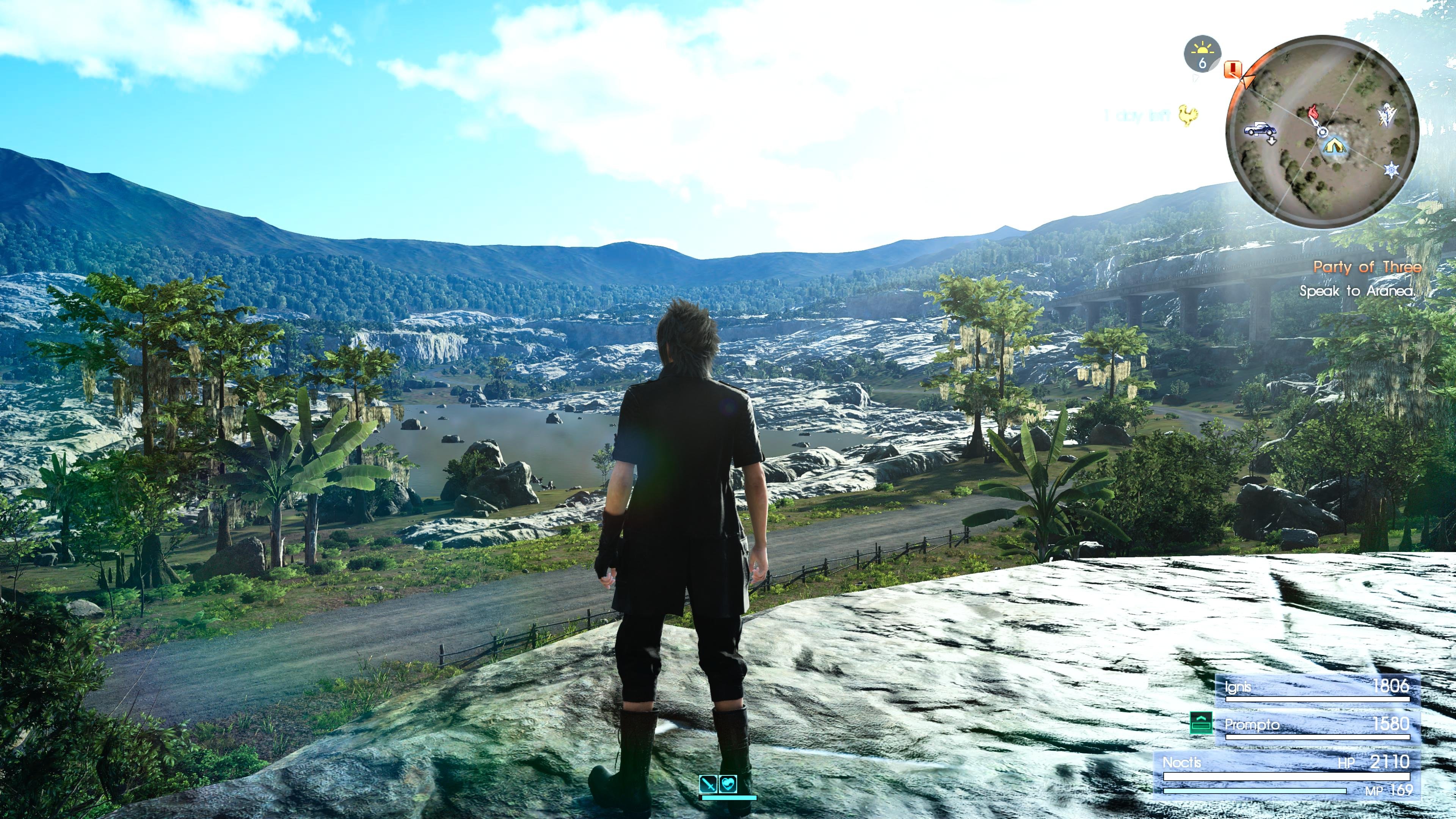This screenshot has width=1456, height=819.
Task: Click the snowflake marker on minimap
Action: [x=1391, y=169]
